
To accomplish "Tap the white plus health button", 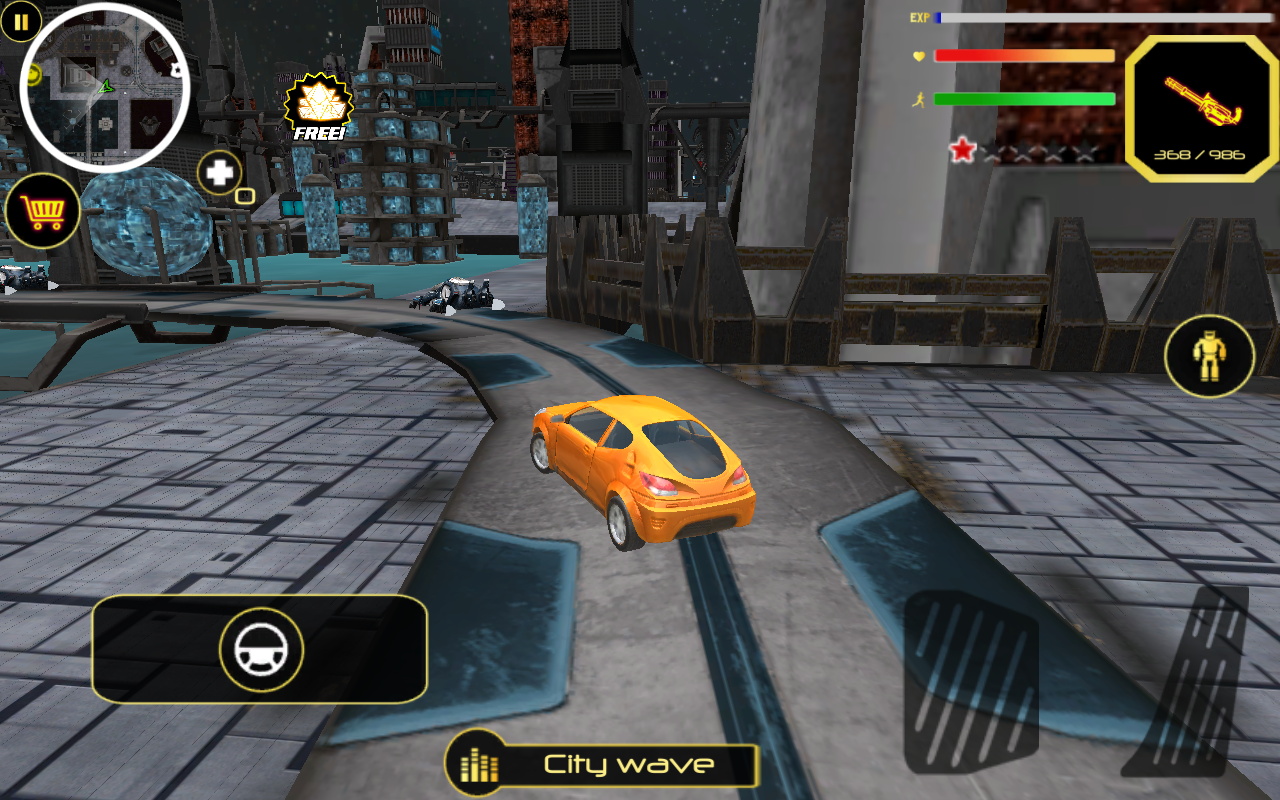I will coord(219,173).
